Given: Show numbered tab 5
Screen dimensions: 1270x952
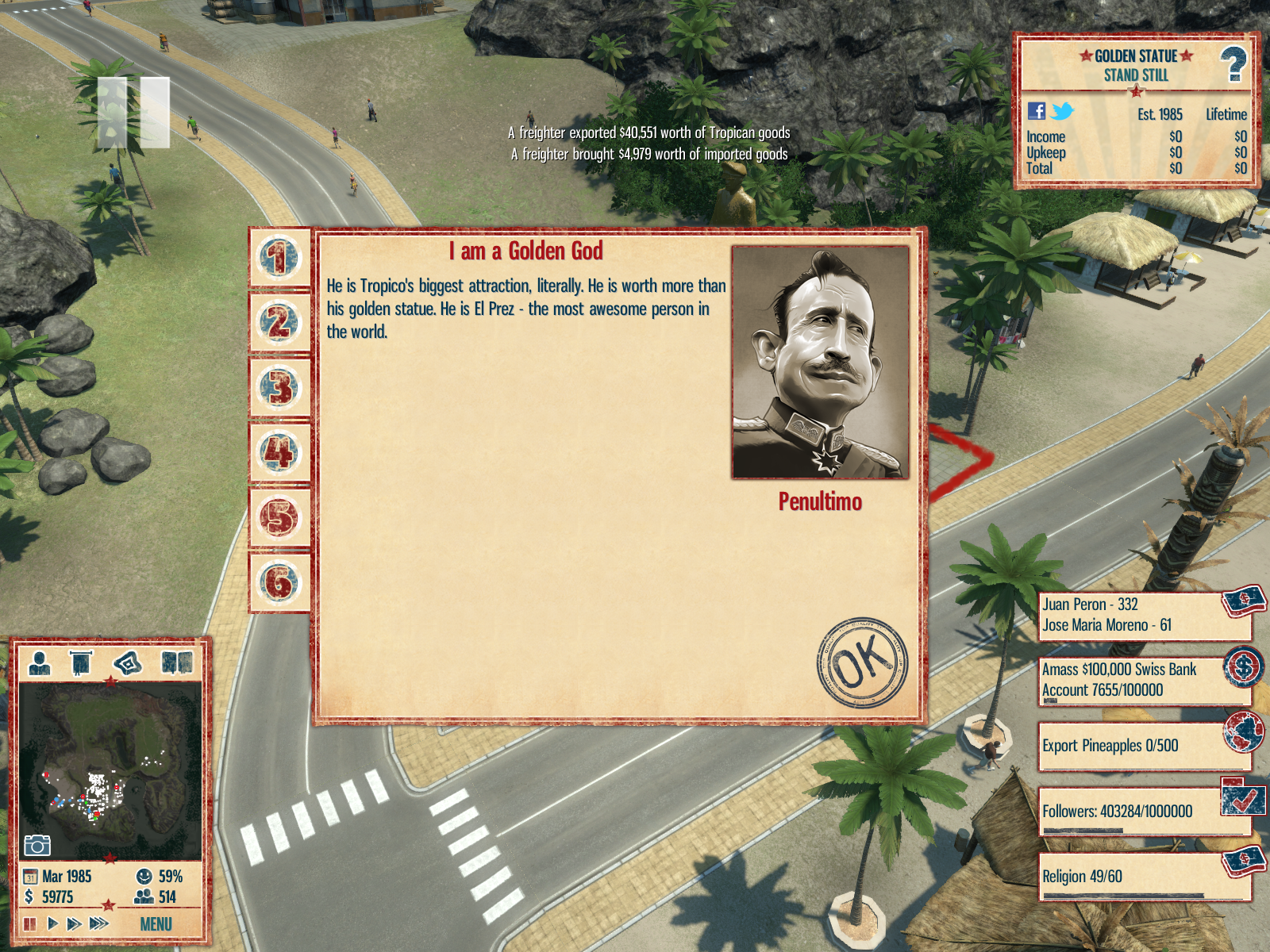Looking at the screenshot, I should coord(279,519).
